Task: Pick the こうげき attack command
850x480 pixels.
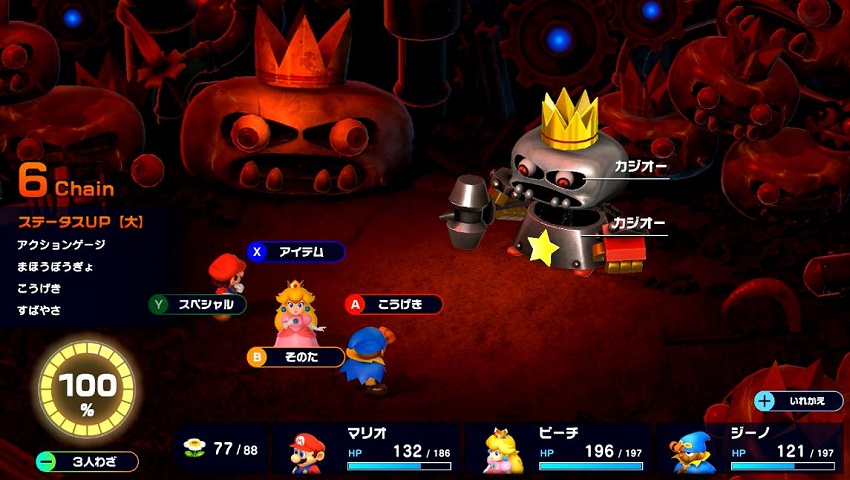Action: 394,304
